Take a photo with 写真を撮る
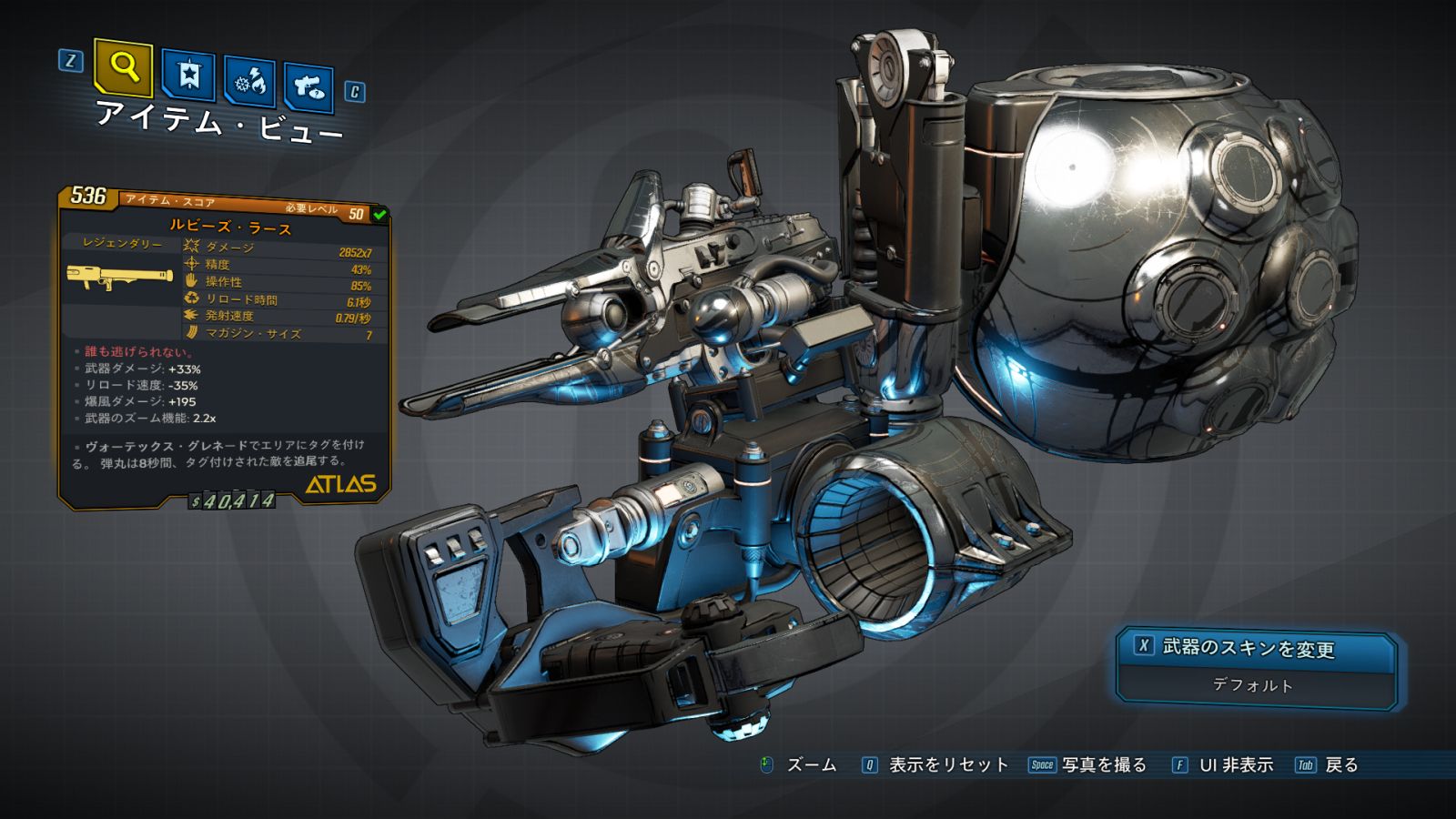Viewport: 1456px width, 819px height. pyautogui.click(x=1103, y=765)
